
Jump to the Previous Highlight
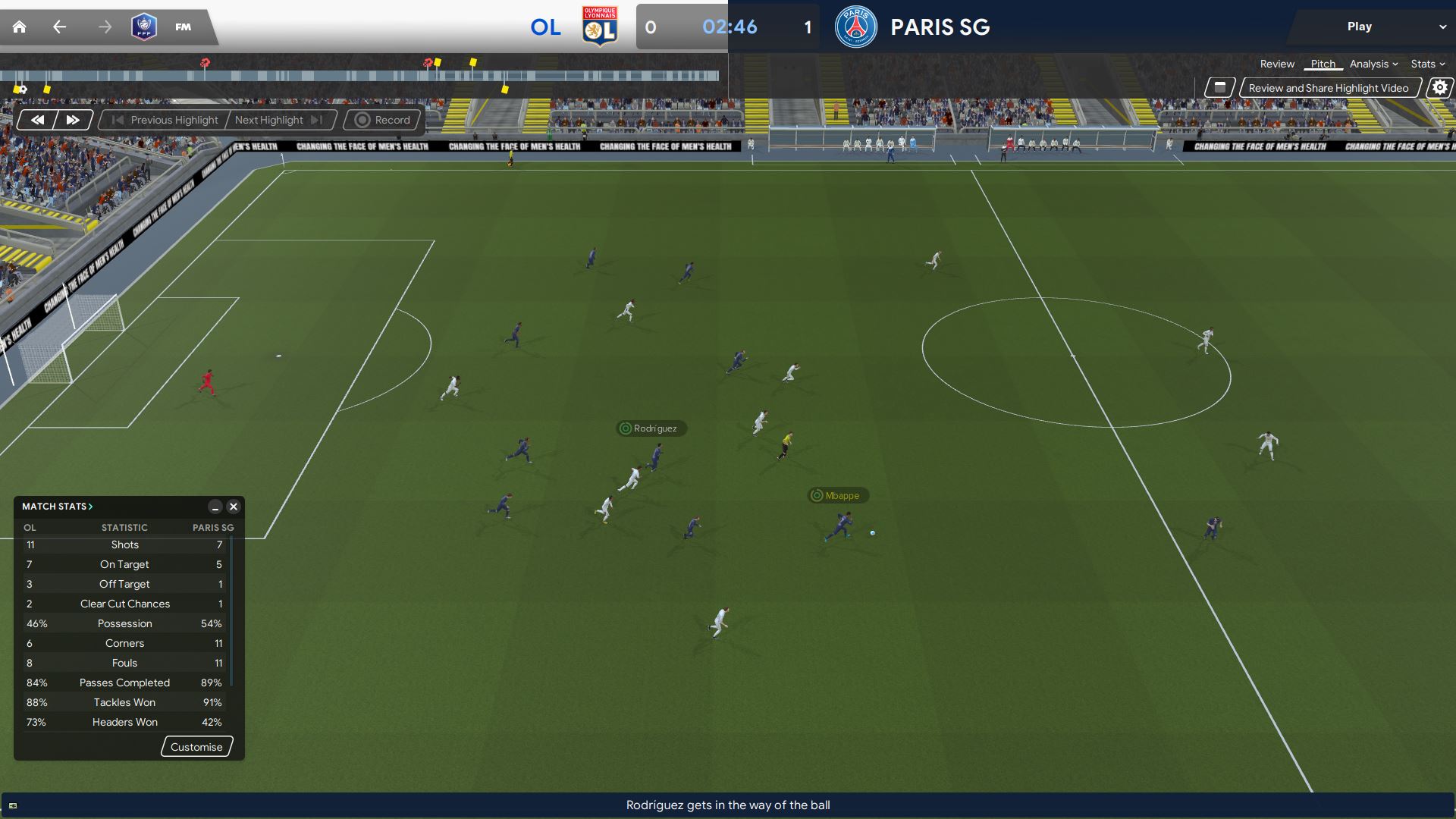165,120
